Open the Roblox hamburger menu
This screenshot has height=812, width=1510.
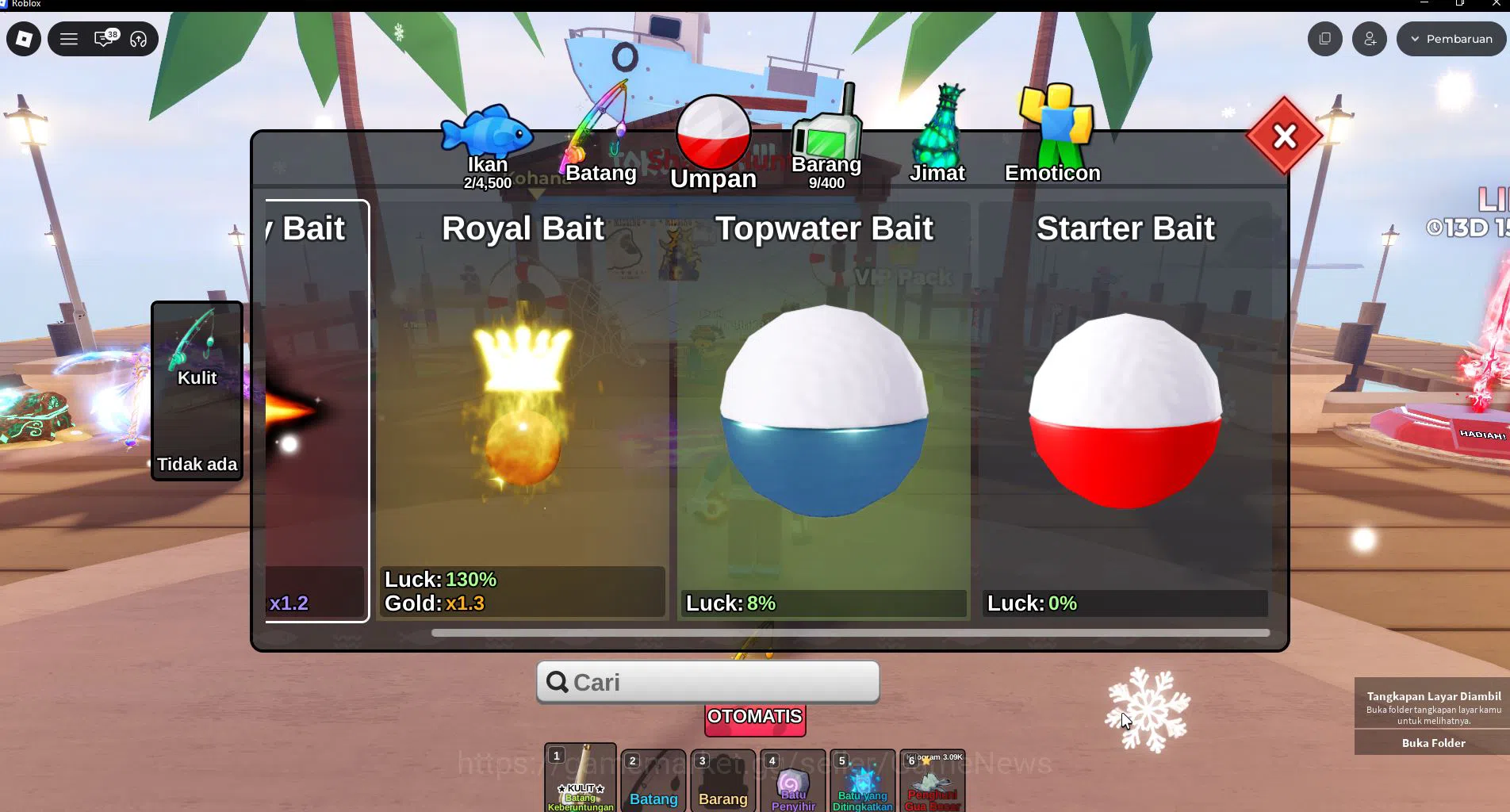pyautogui.click(x=69, y=38)
